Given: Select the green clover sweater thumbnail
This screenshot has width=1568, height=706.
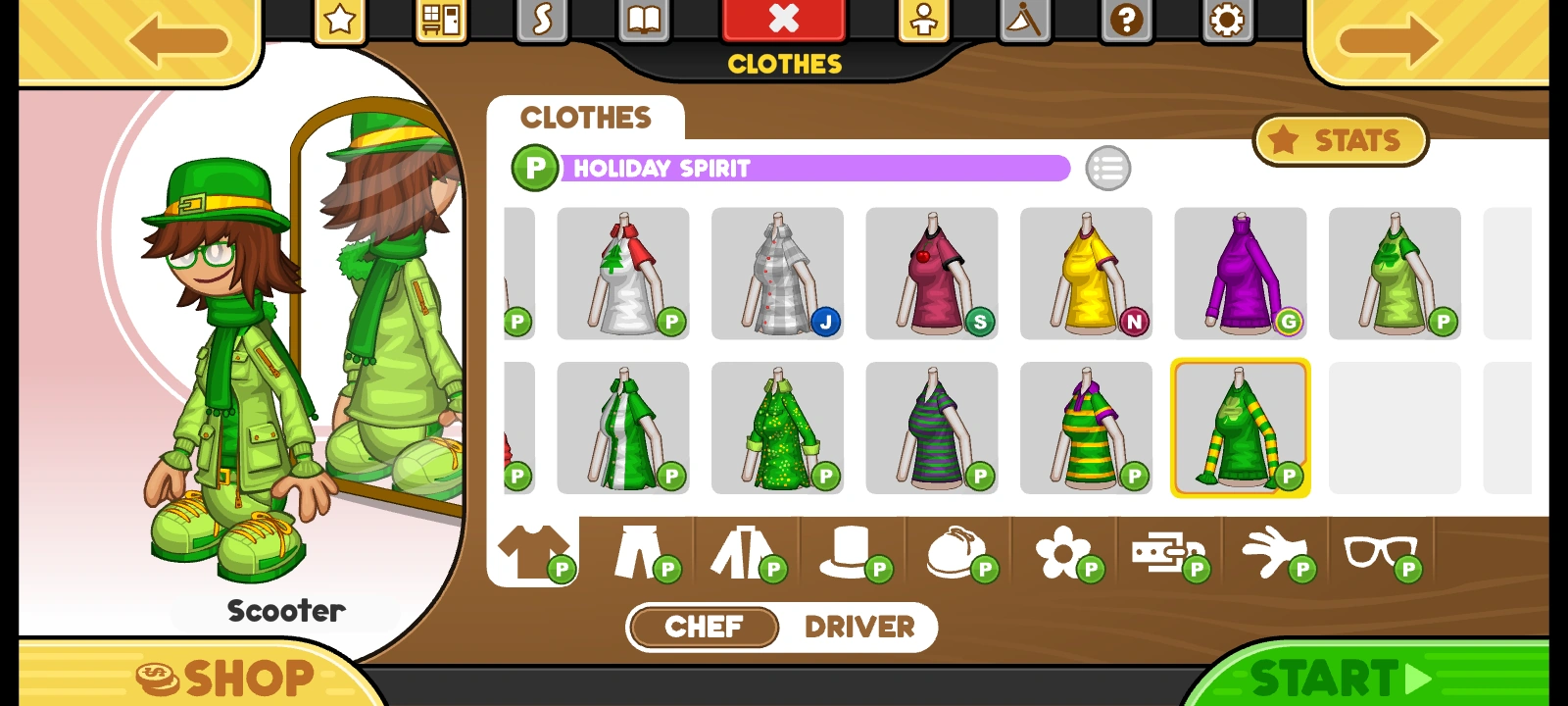Looking at the screenshot, I should [1241, 429].
